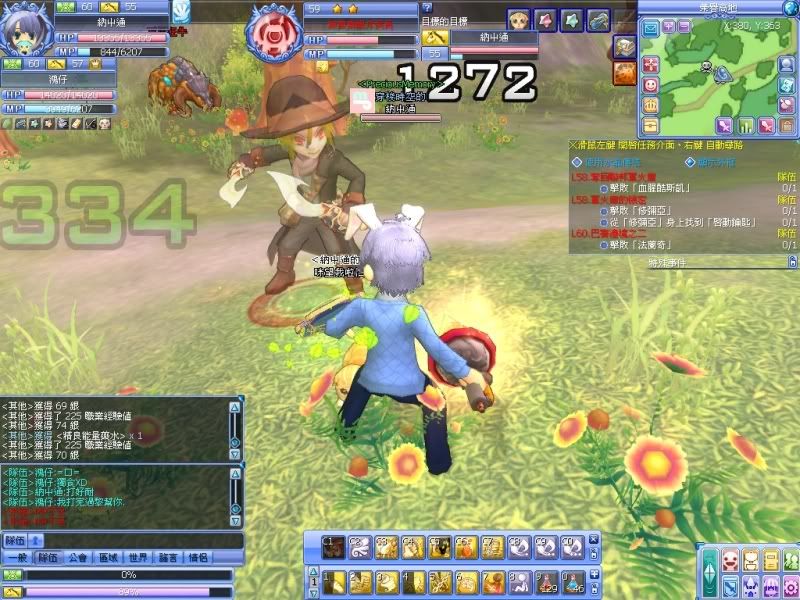The height and width of the screenshot is (600, 800).
Task: Switch to the 一般 chat tab
Action: (17, 557)
